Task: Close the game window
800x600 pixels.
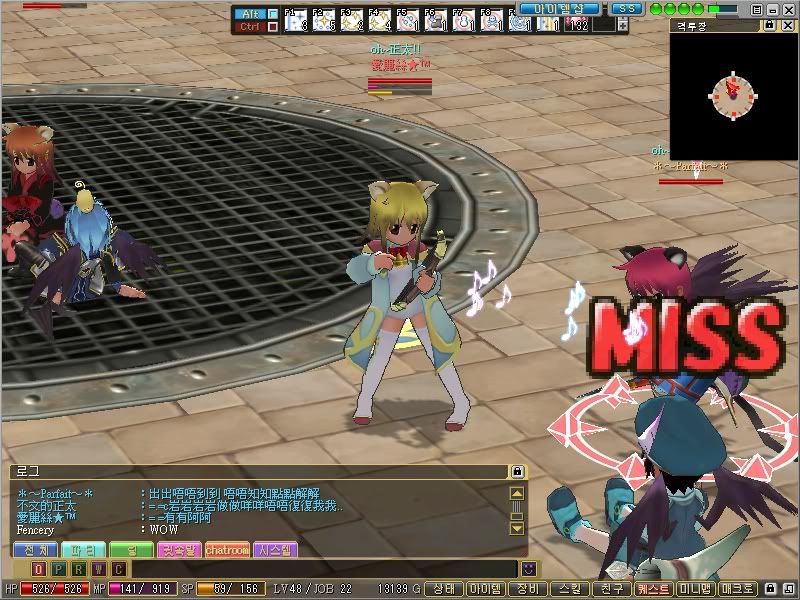Action: point(789,8)
